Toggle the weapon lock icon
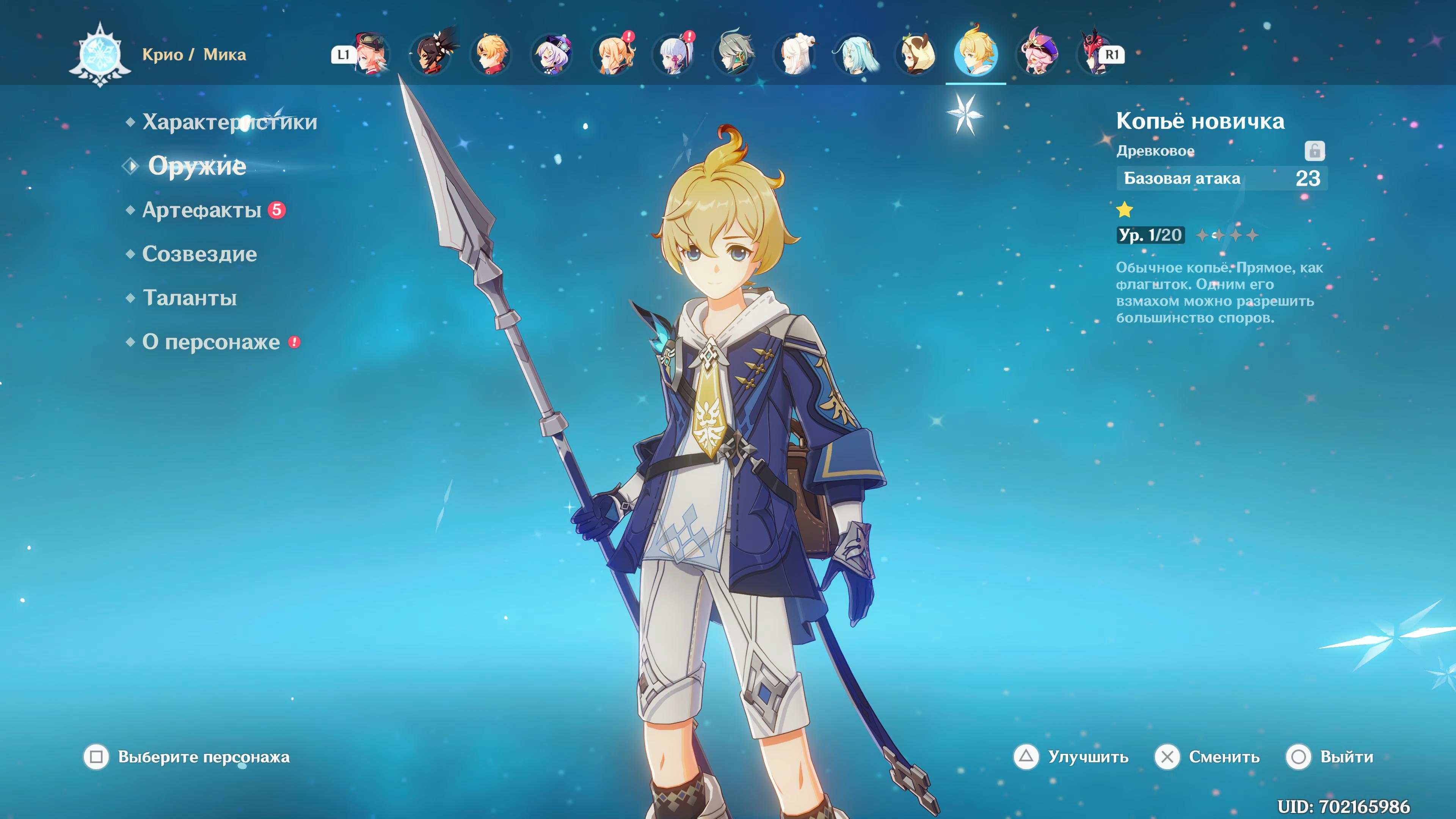The image size is (1456, 819). click(x=1314, y=151)
